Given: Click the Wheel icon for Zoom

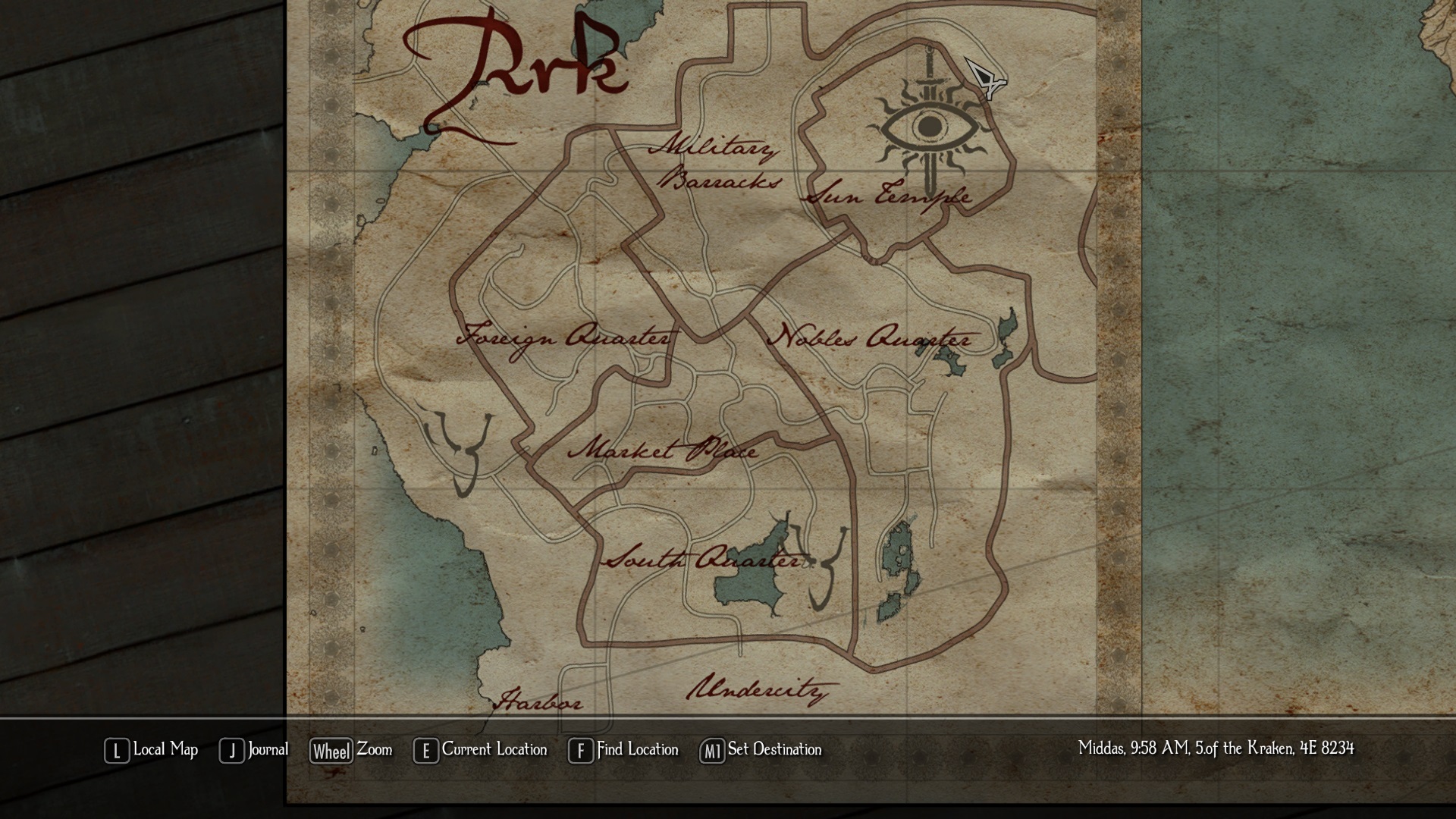Looking at the screenshot, I should pyautogui.click(x=331, y=750).
